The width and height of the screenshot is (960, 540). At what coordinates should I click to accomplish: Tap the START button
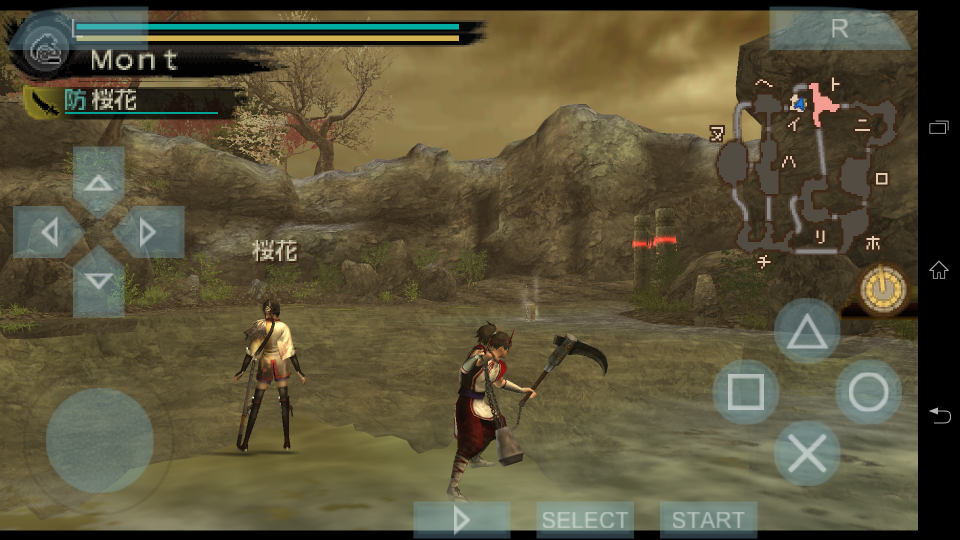708,520
